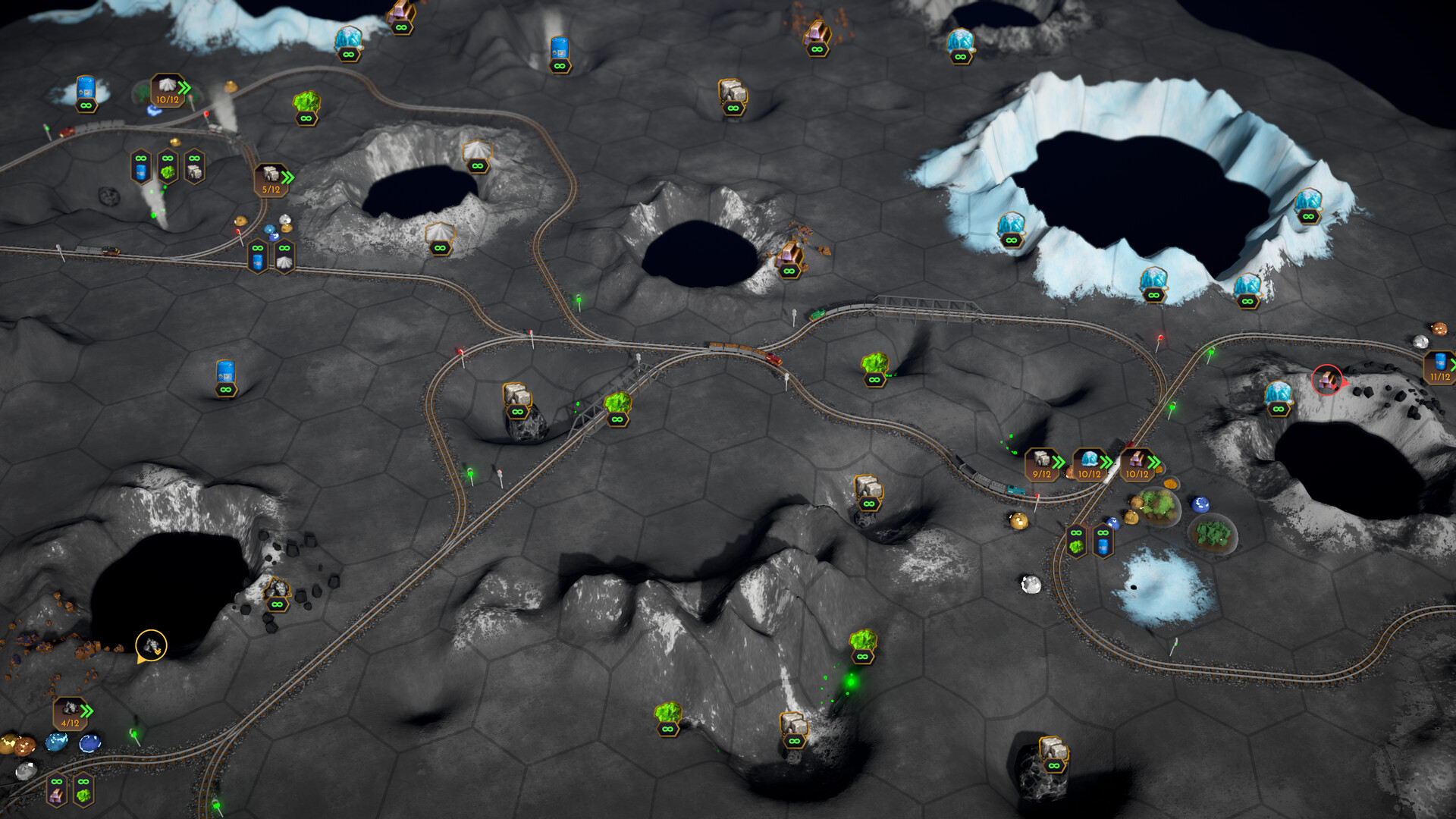Expand the green chevrons on the shell 10/12 badge

click(x=184, y=89)
